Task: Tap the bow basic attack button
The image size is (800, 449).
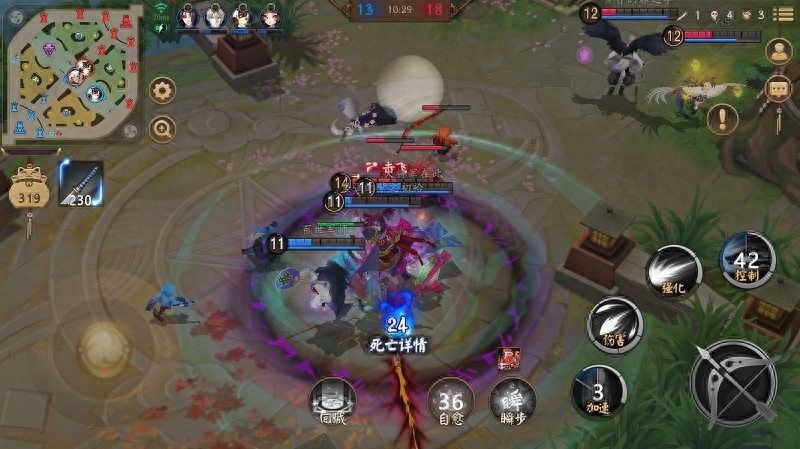Action: (734, 383)
